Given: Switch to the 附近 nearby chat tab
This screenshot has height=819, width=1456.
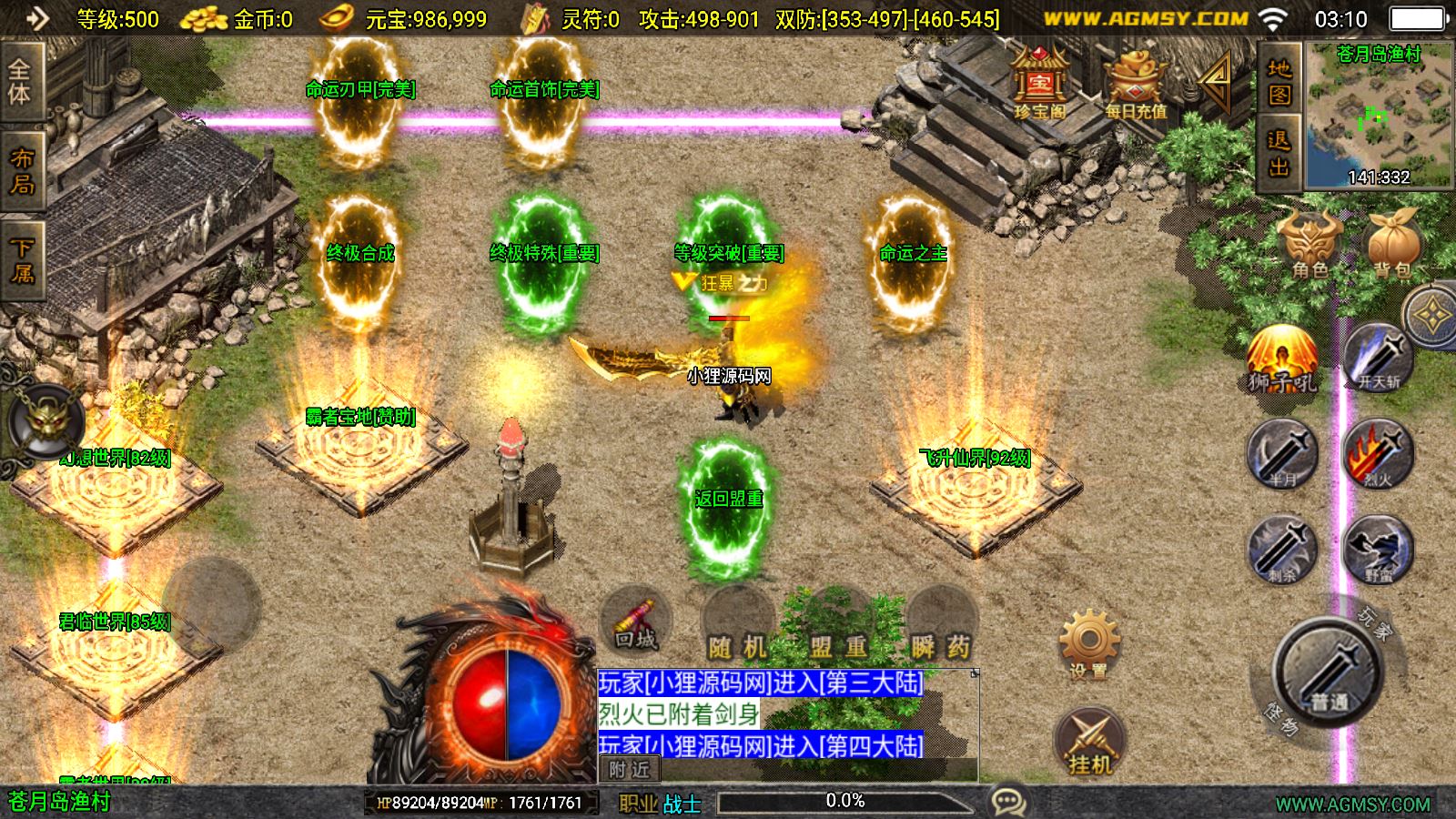Looking at the screenshot, I should point(629,770).
